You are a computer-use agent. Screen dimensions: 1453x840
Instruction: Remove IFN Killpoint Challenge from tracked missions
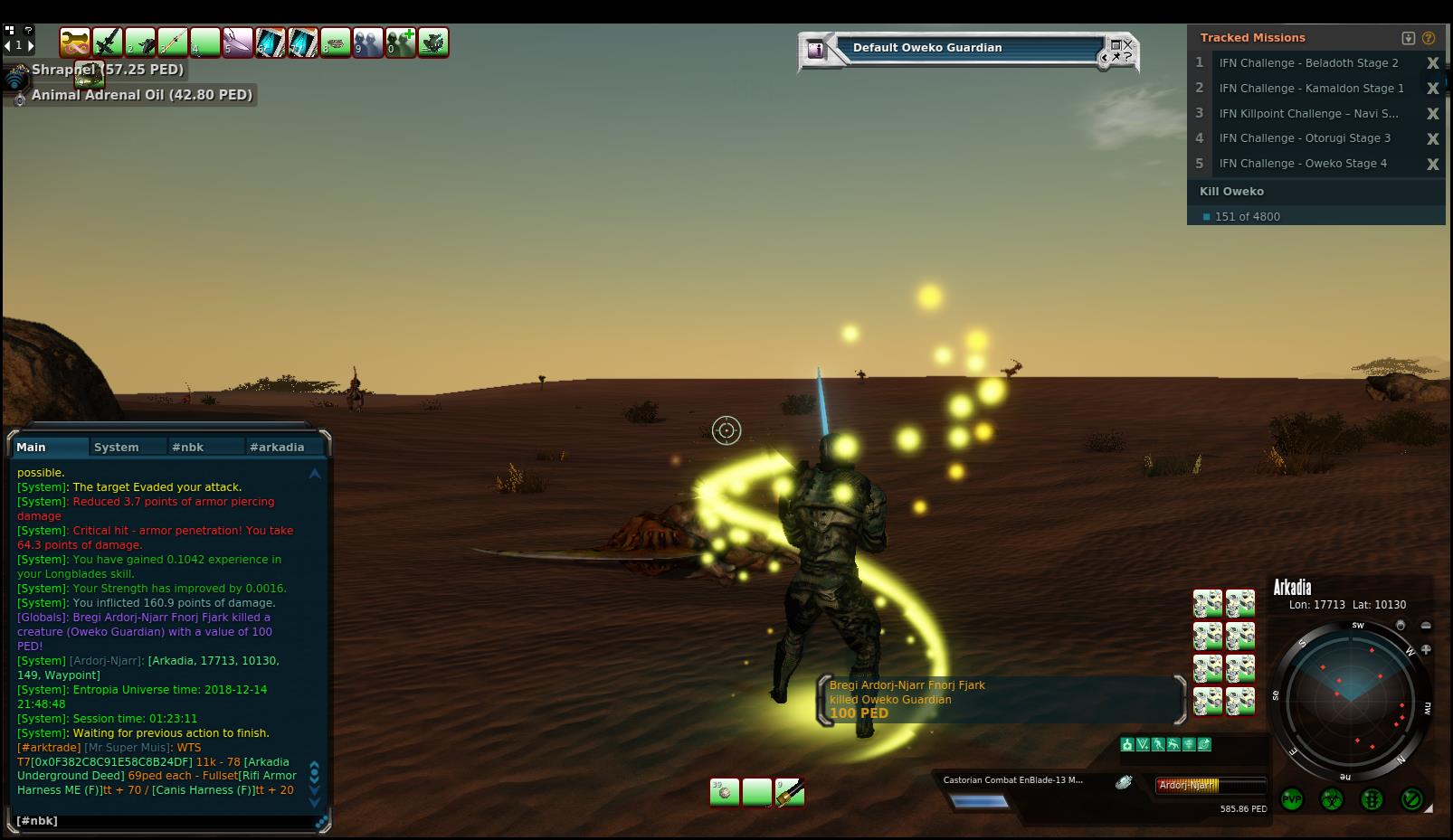coord(1433,114)
